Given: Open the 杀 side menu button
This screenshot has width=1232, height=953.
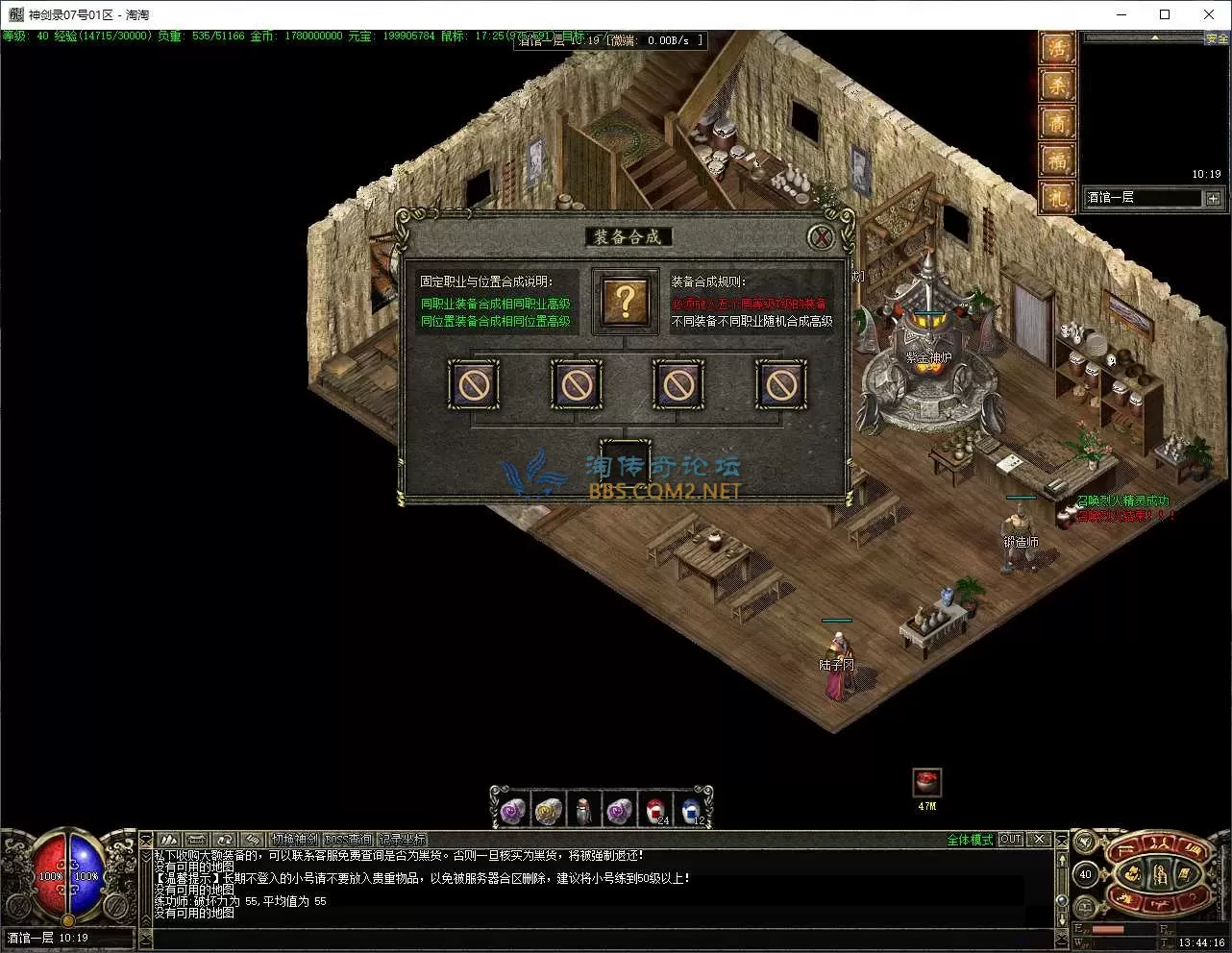Looking at the screenshot, I should tap(1057, 86).
